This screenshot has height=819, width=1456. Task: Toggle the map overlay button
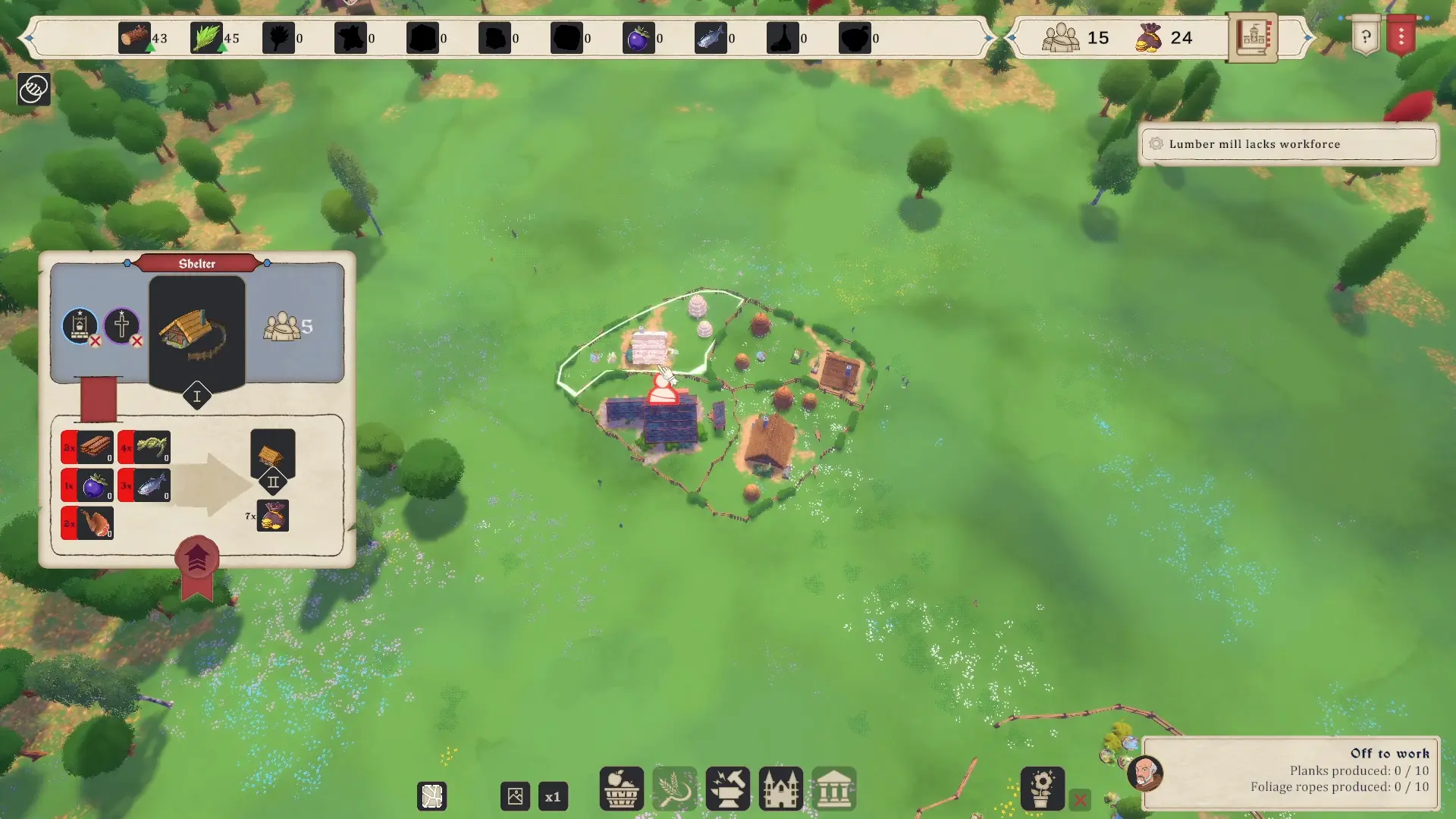click(432, 797)
